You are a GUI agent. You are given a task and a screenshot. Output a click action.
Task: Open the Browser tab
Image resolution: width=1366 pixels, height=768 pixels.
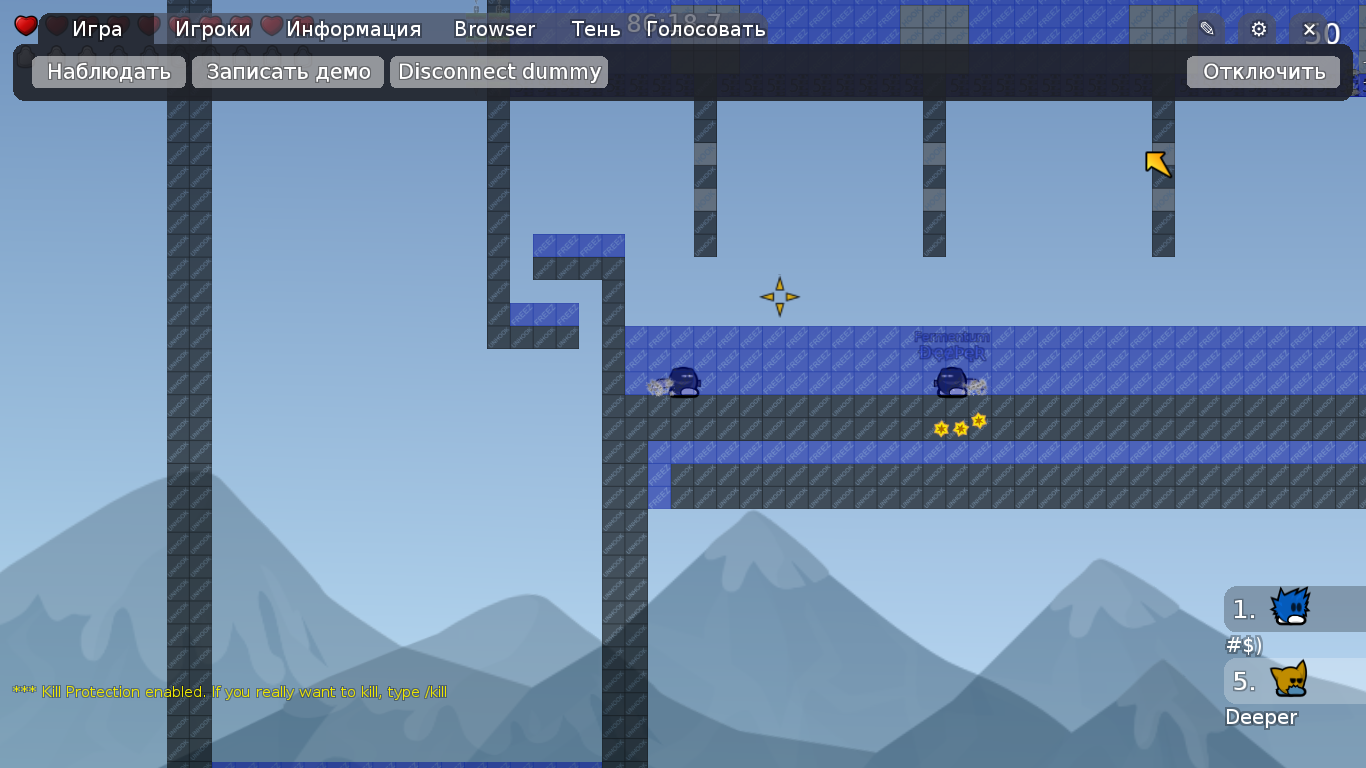(x=494, y=29)
